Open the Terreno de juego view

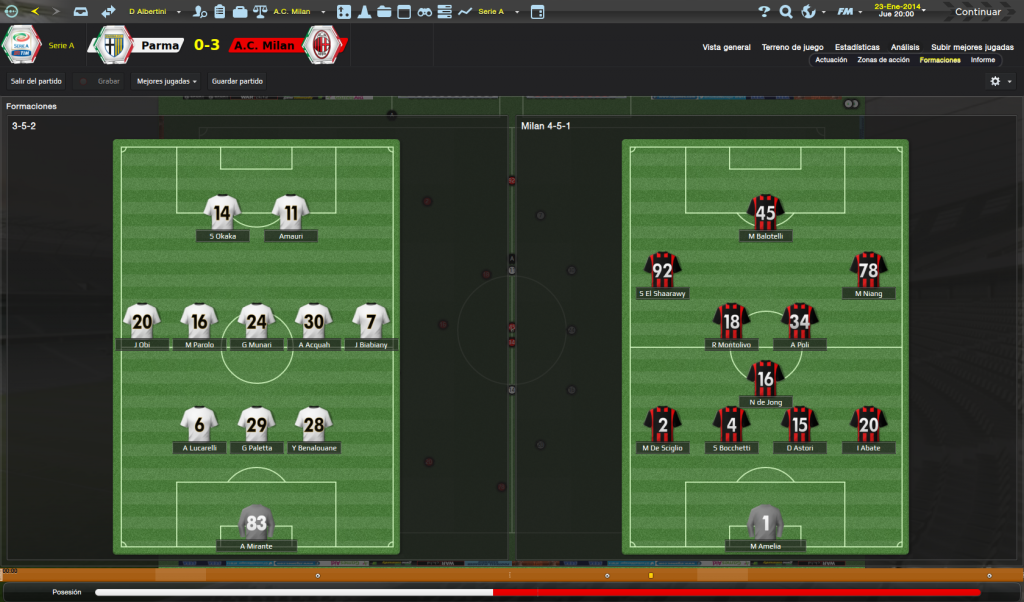point(792,47)
